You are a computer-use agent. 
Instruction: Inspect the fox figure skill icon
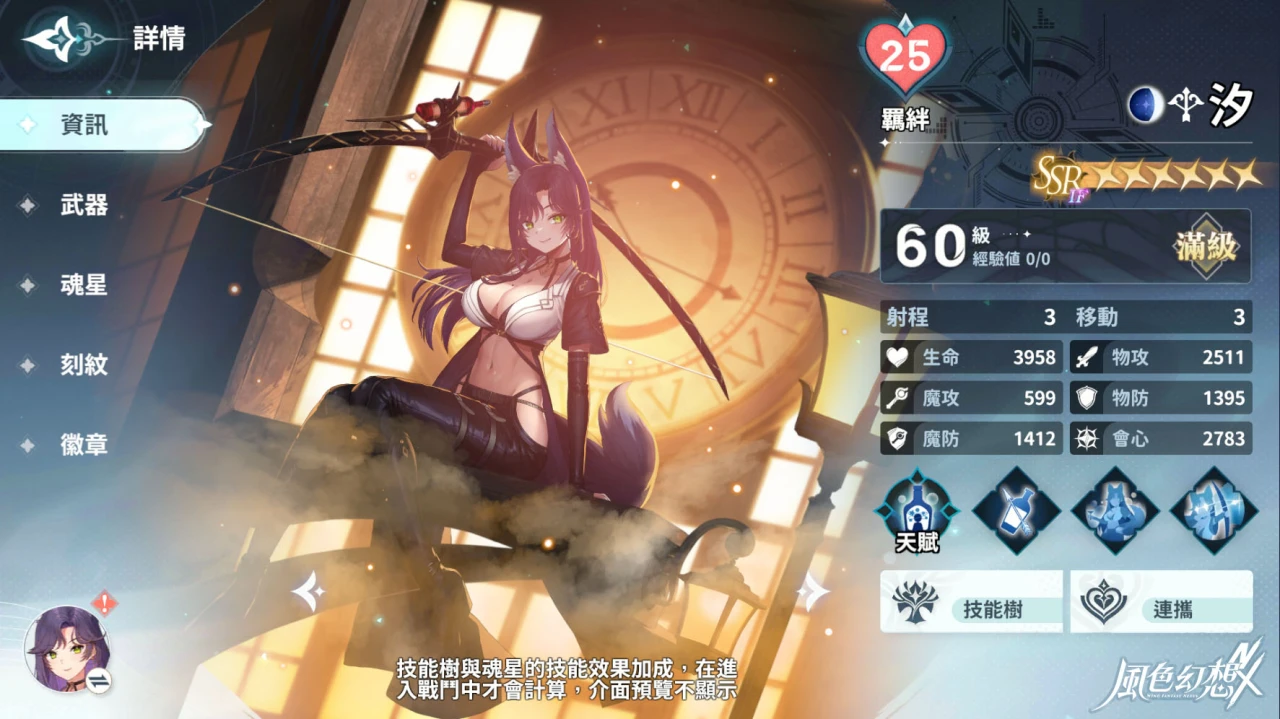[1115, 509]
